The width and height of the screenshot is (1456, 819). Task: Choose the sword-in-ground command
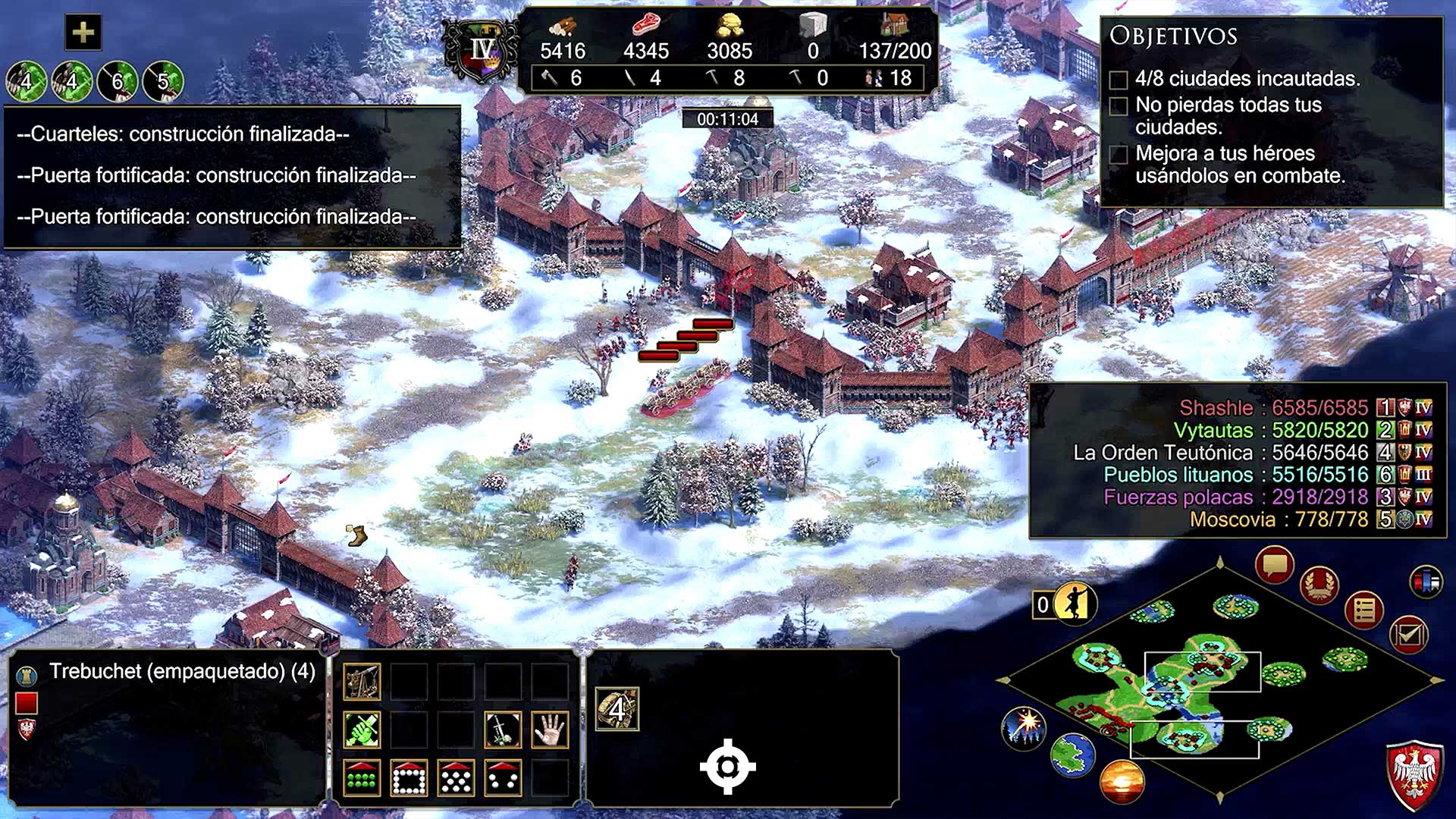[x=503, y=730]
